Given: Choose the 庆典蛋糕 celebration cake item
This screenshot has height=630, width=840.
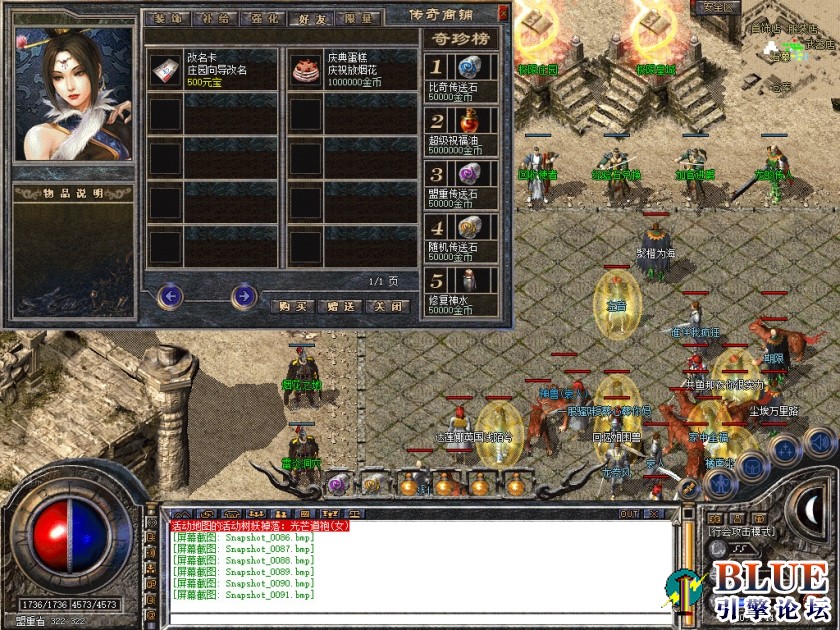Looking at the screenshot, I should tap(351, 70).
